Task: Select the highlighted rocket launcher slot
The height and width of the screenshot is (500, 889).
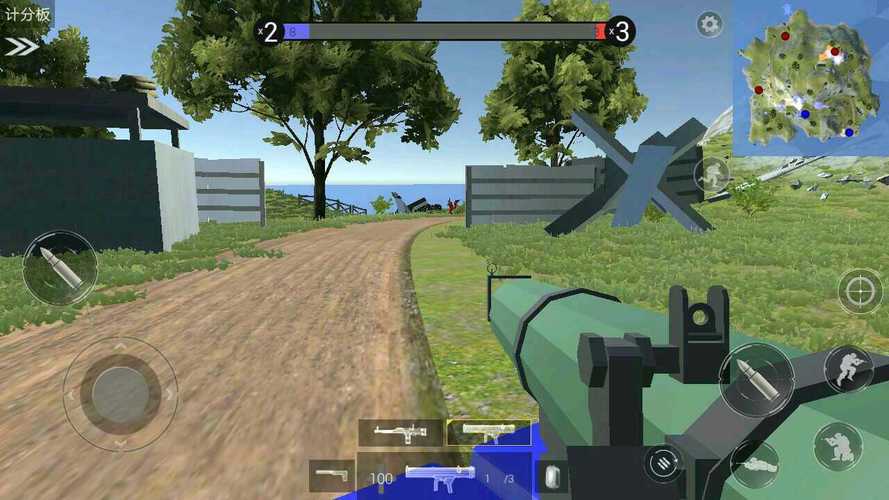Action: [x=489, y=432]
